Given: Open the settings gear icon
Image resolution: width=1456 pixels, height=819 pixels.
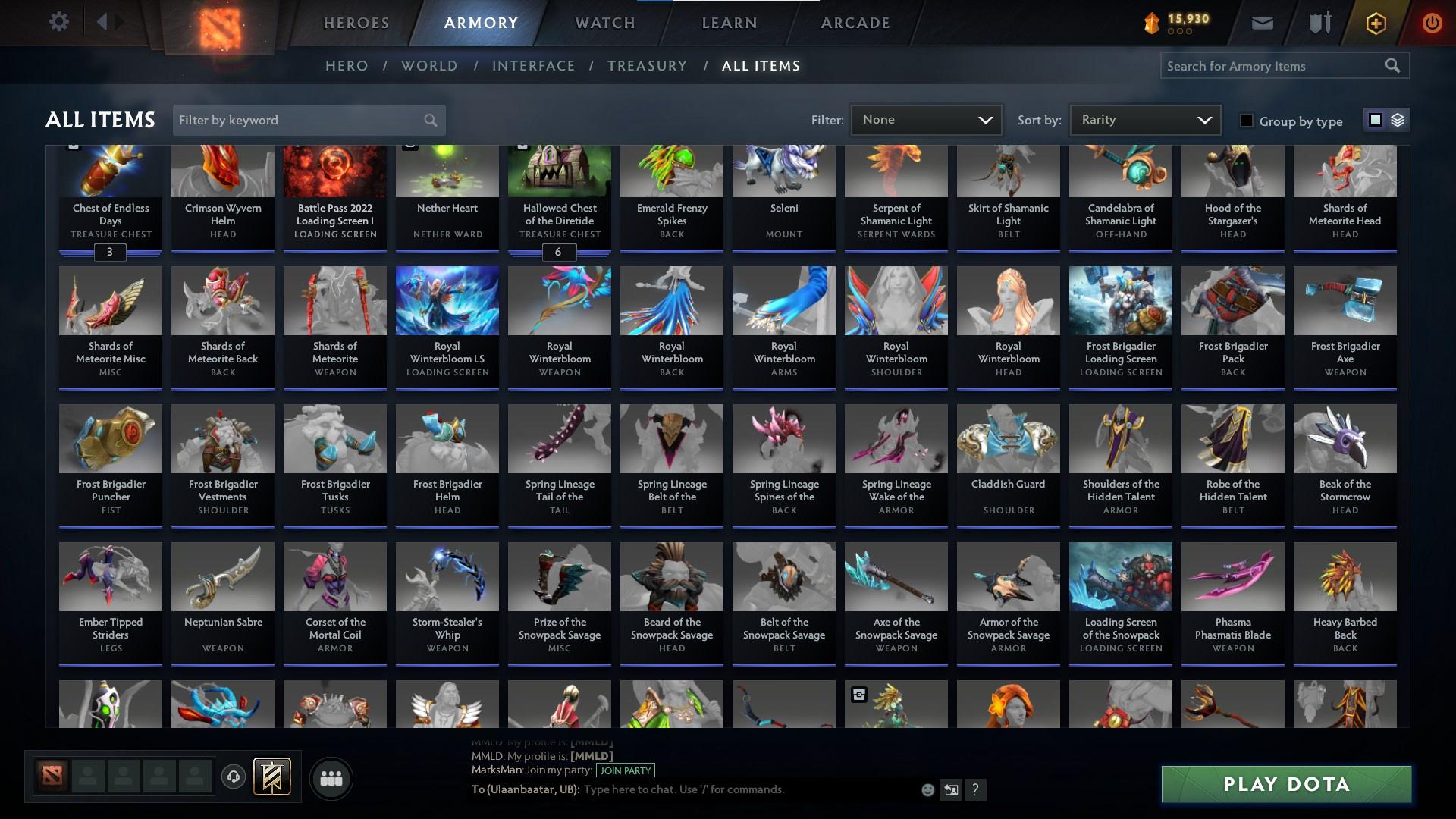Looking at the screenshot, I should point(59,22).
